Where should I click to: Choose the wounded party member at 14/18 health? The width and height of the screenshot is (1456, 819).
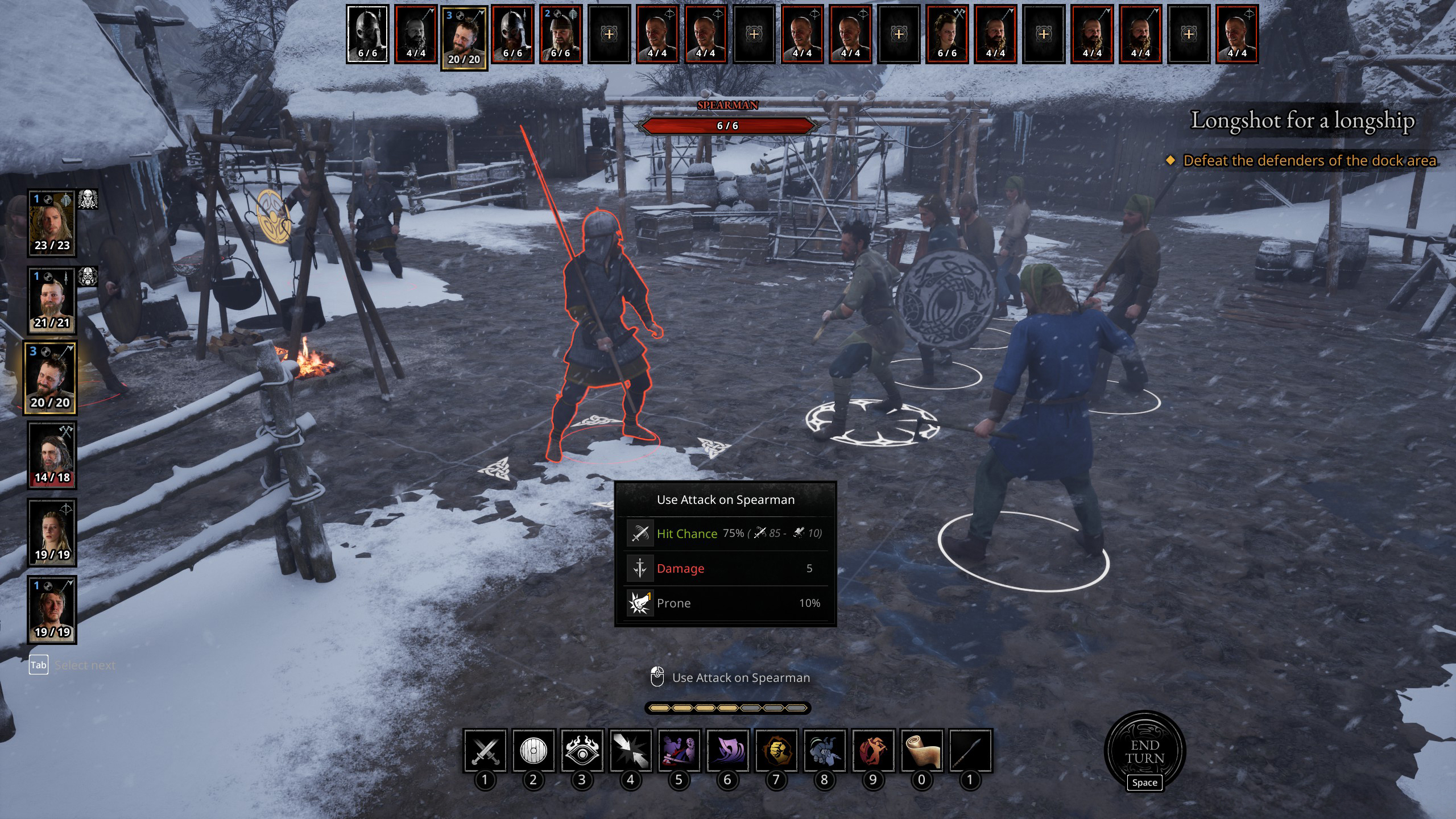52,456
